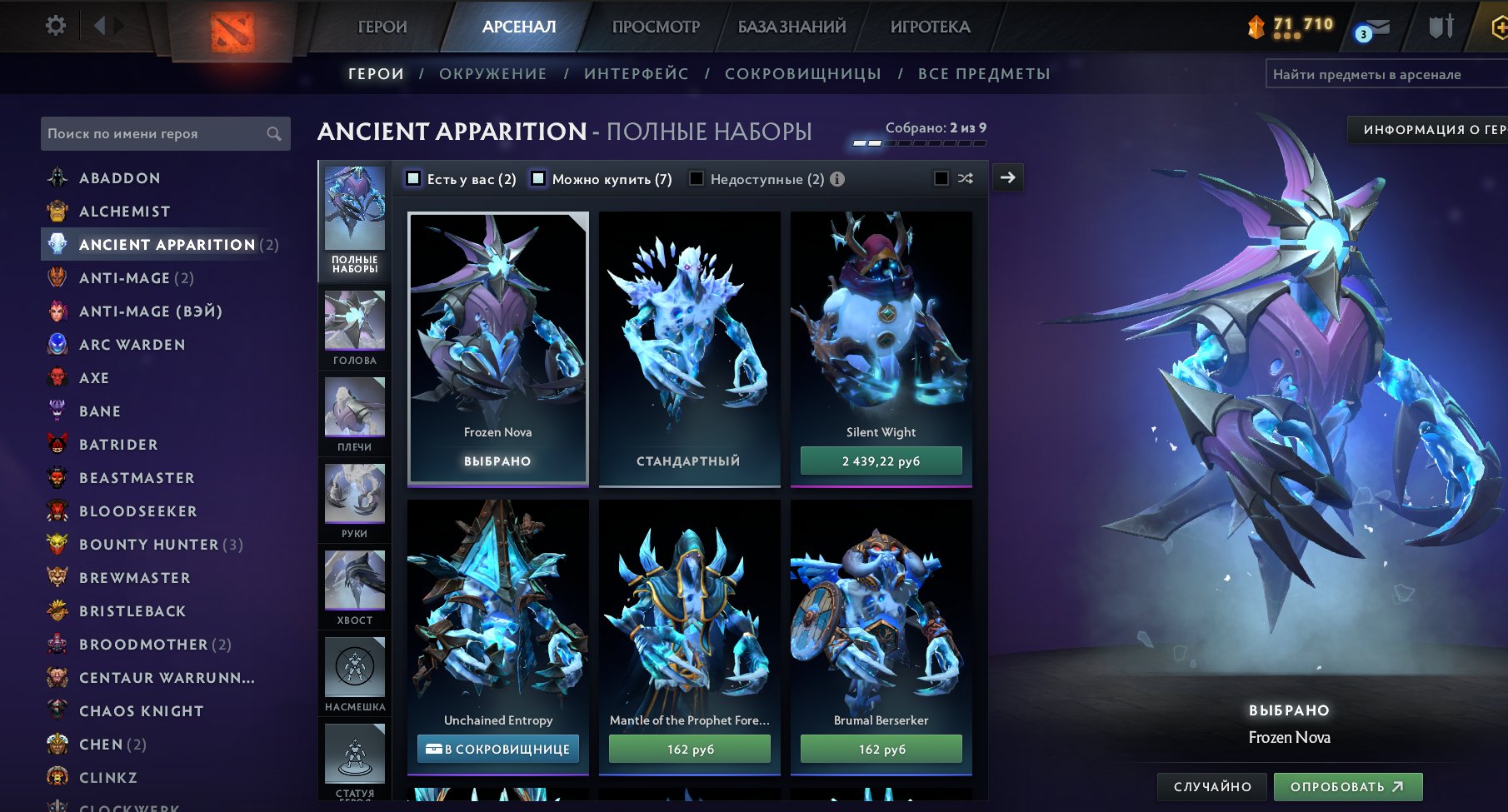Select Abaddon in the hero list
Screen dimensions: 1508x812
point(119,178)
